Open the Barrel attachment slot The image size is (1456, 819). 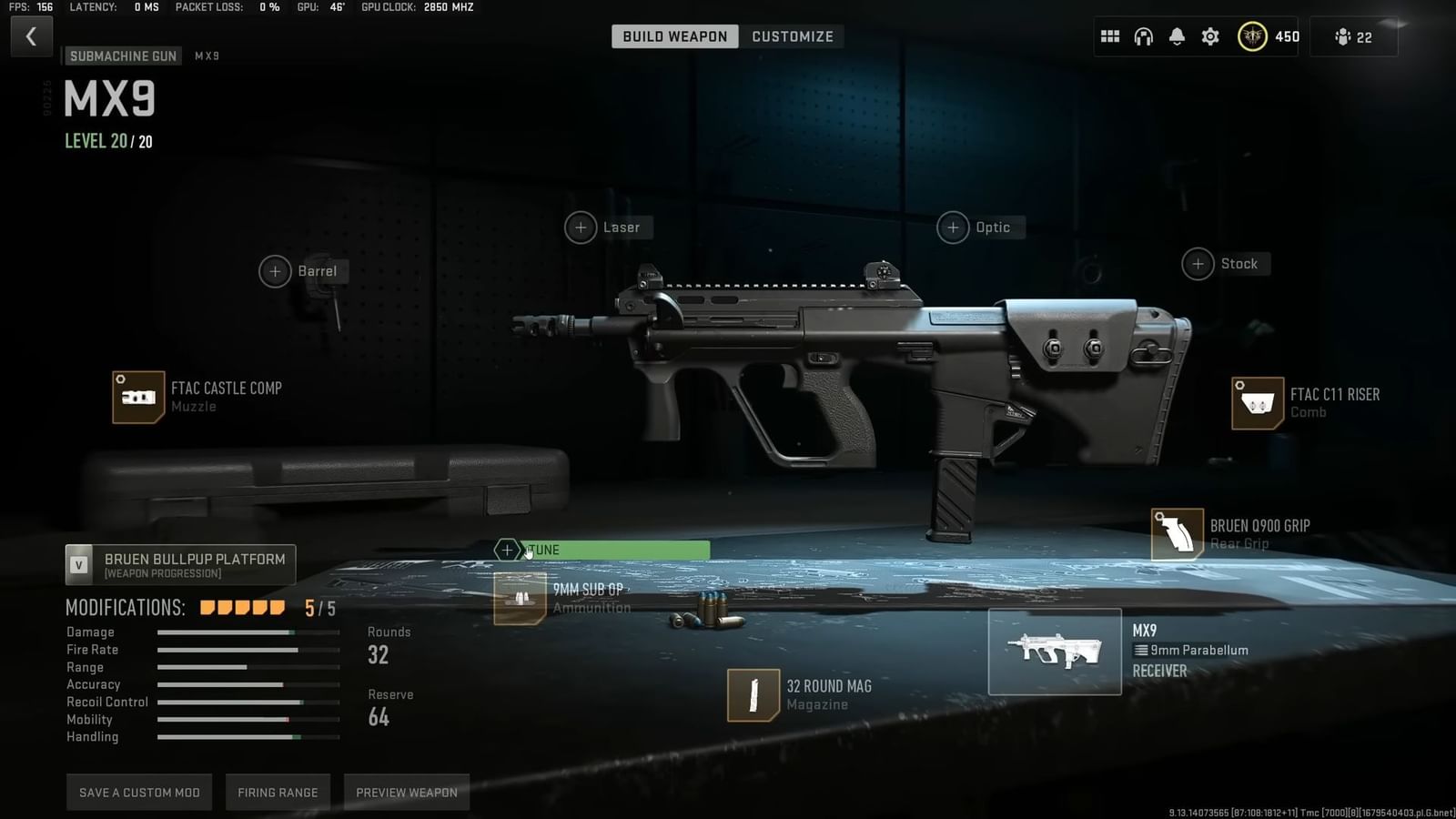(276, 270)
